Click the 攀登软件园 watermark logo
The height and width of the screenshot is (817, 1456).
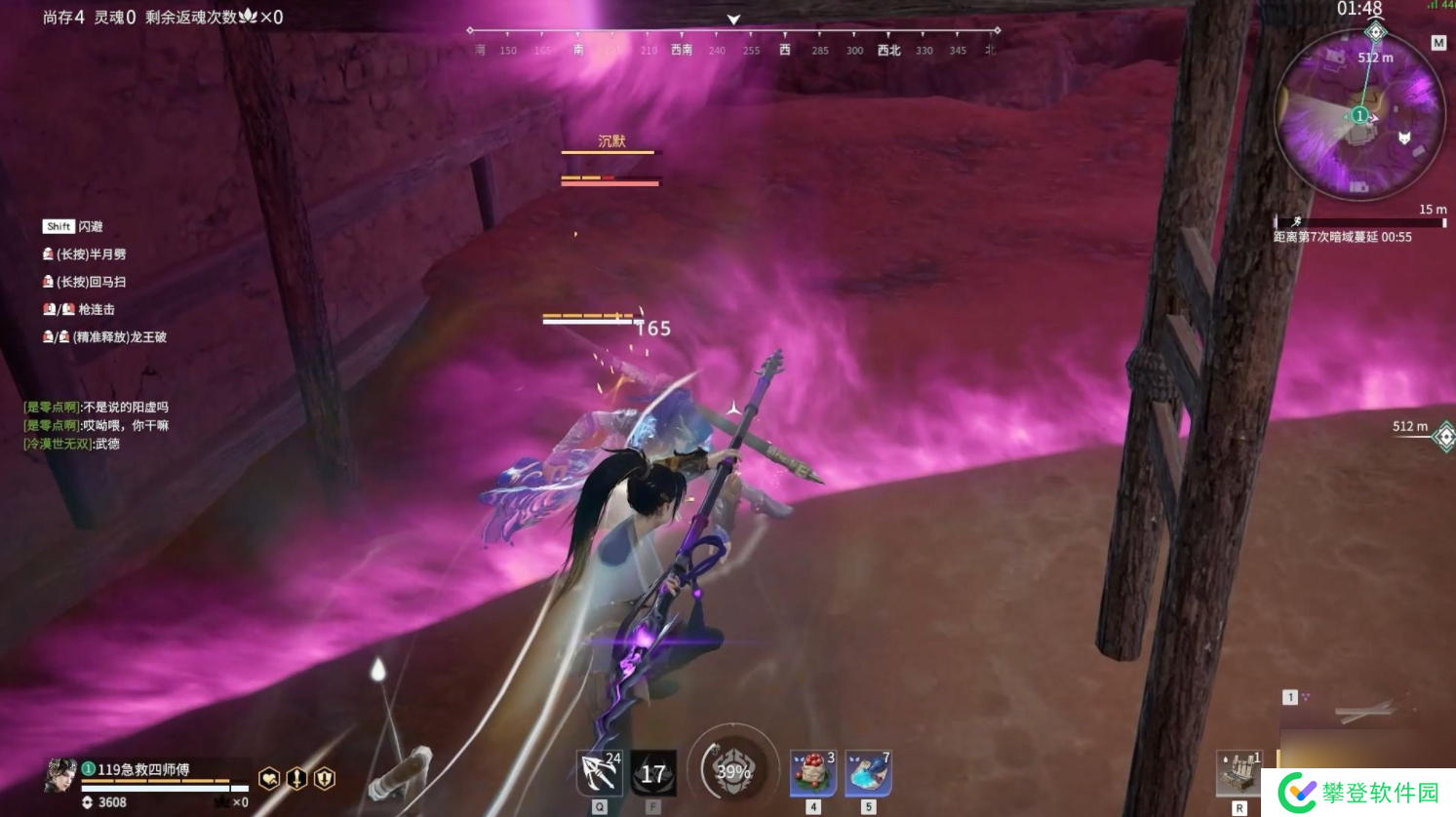tap(1359, 792)
